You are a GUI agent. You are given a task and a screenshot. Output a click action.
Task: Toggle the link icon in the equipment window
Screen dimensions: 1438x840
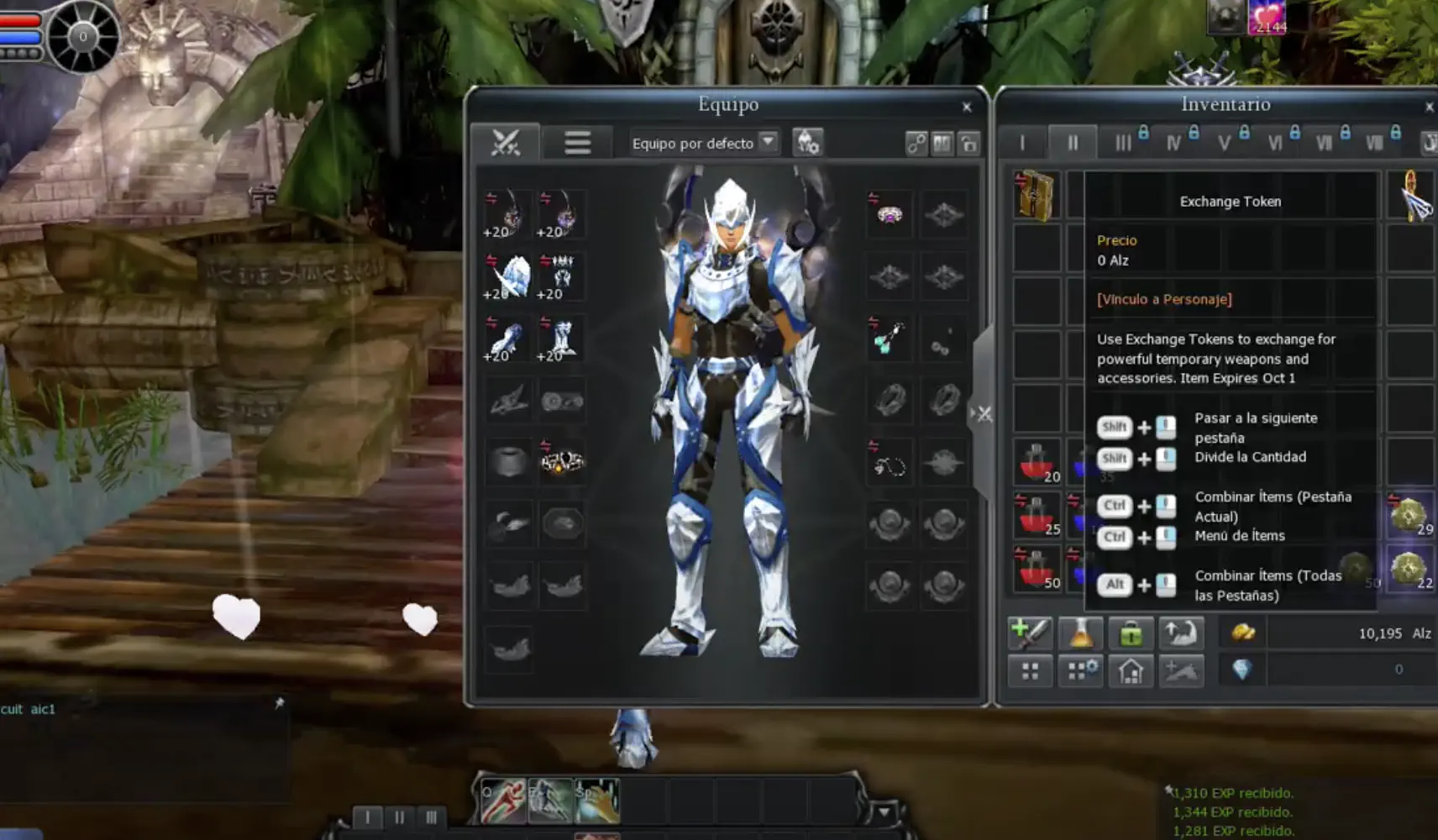pos(917,142)
